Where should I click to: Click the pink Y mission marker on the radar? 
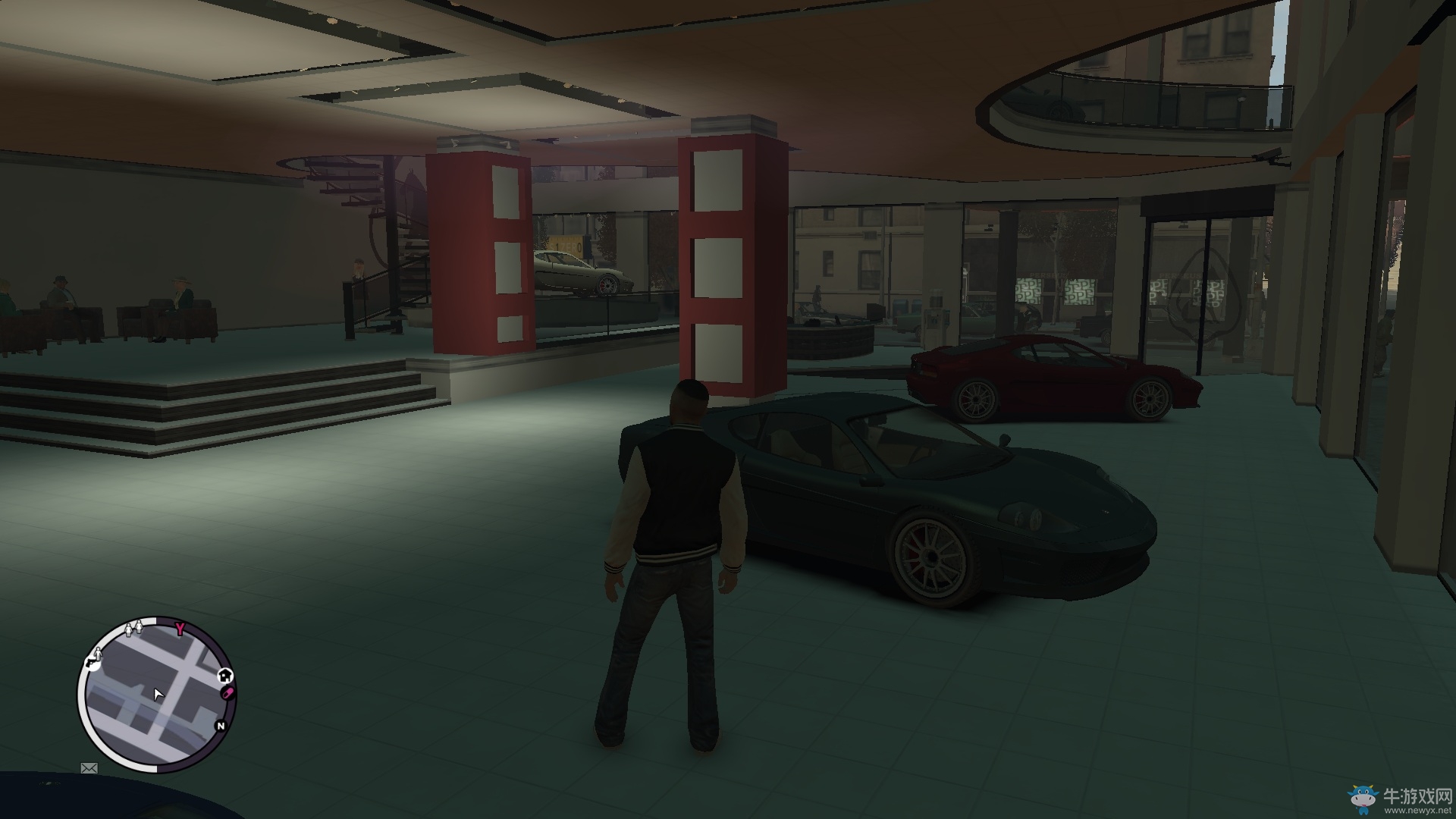coord(180,627)
